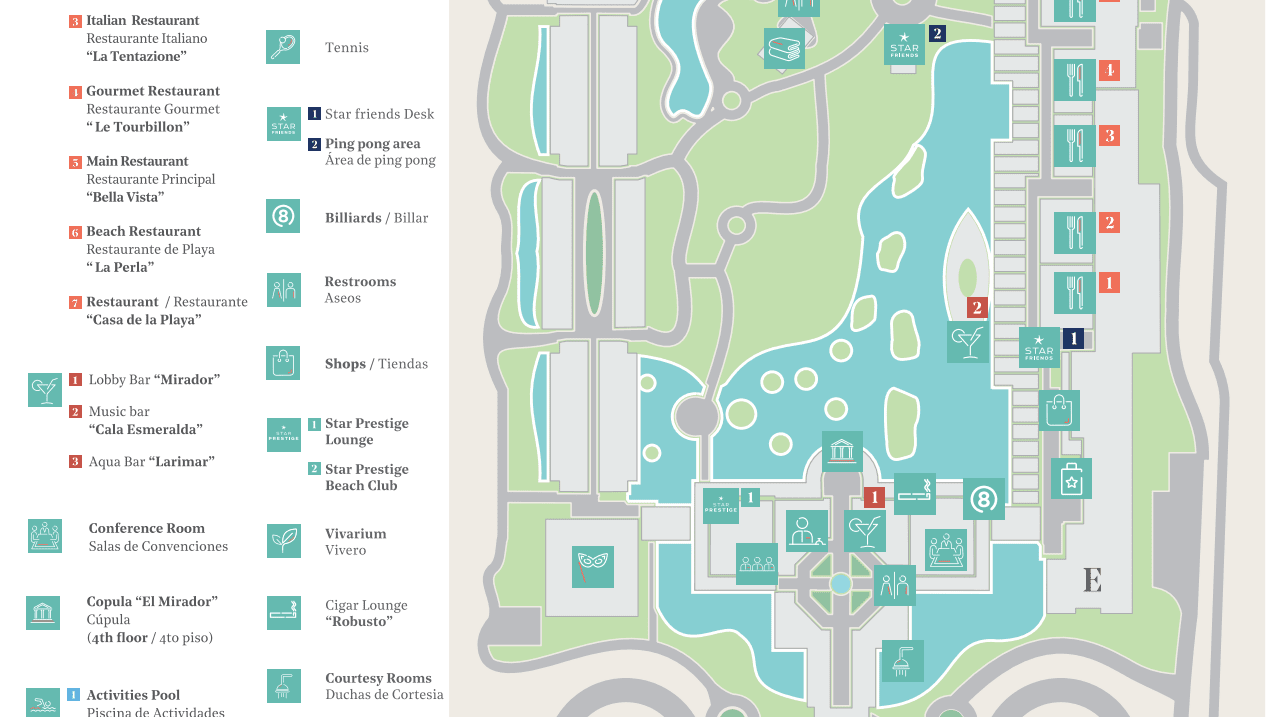Click the Aqua Bar "Larimar" legend entry
The height and width of the screenshot is (717, 1275).
tap(150, 462)
